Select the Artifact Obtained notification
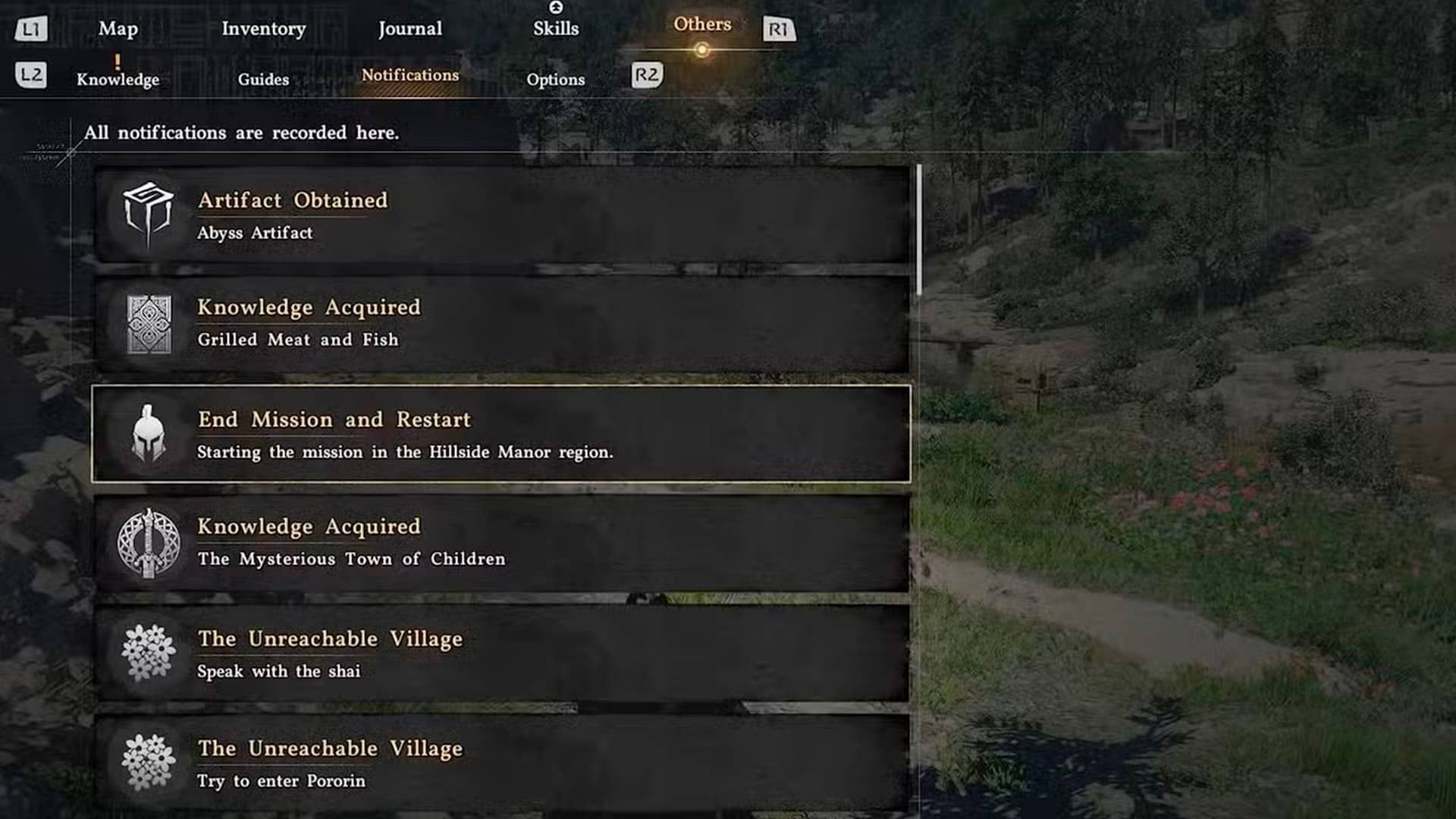The height and width of the screenshot is (819, 1456). (x=500, y=215)
